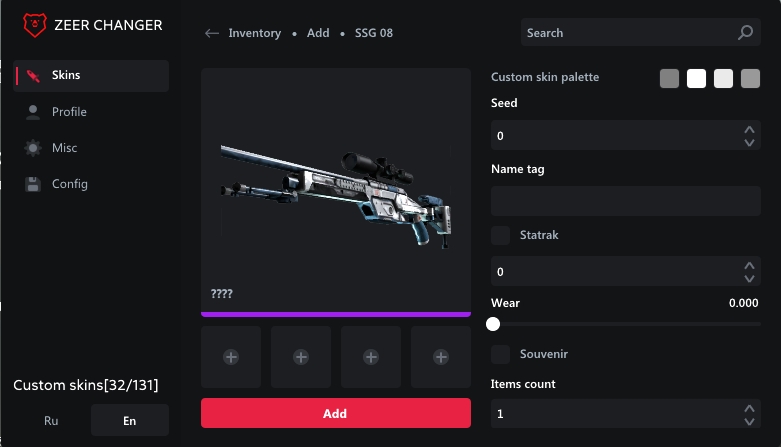Click the red Add button
781x447 pixels.
[335, 413]
